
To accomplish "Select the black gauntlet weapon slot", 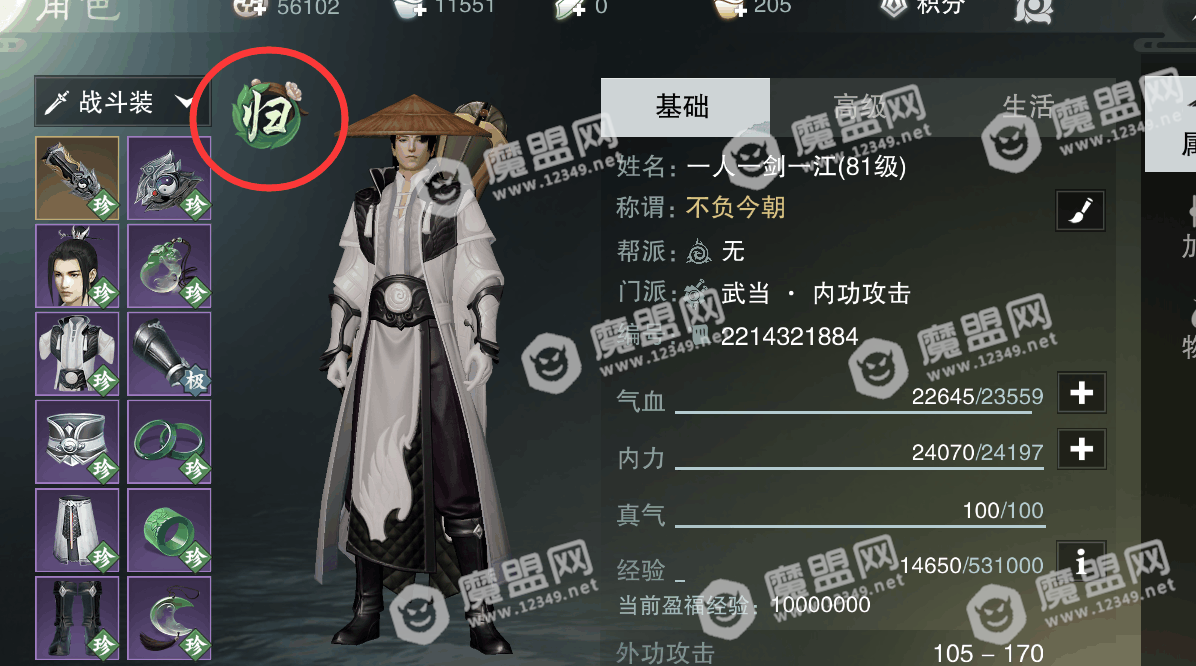I will (x=78, y=178).
